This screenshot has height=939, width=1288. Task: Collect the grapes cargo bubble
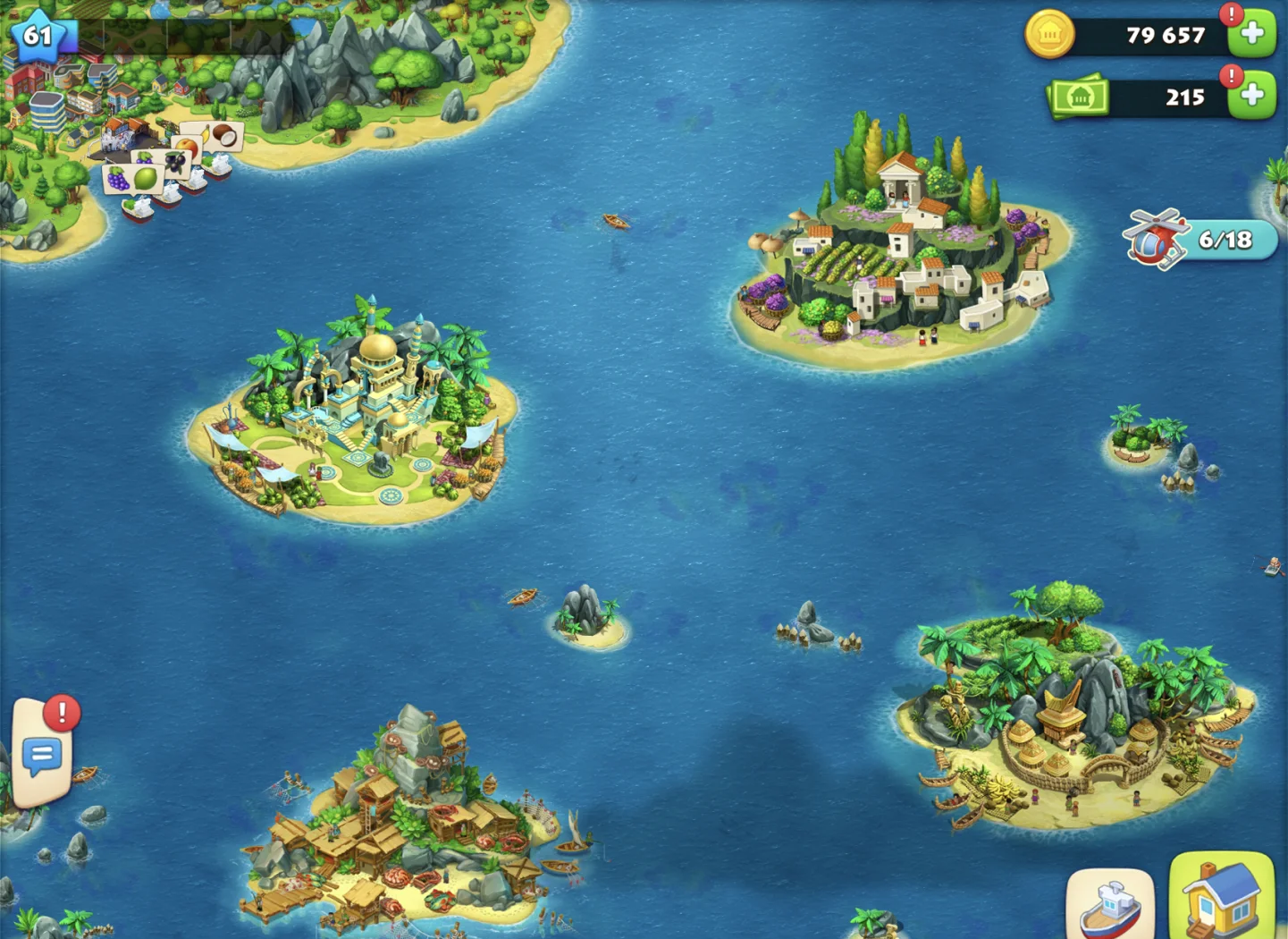pyautogui.click(x=118, y=179)
